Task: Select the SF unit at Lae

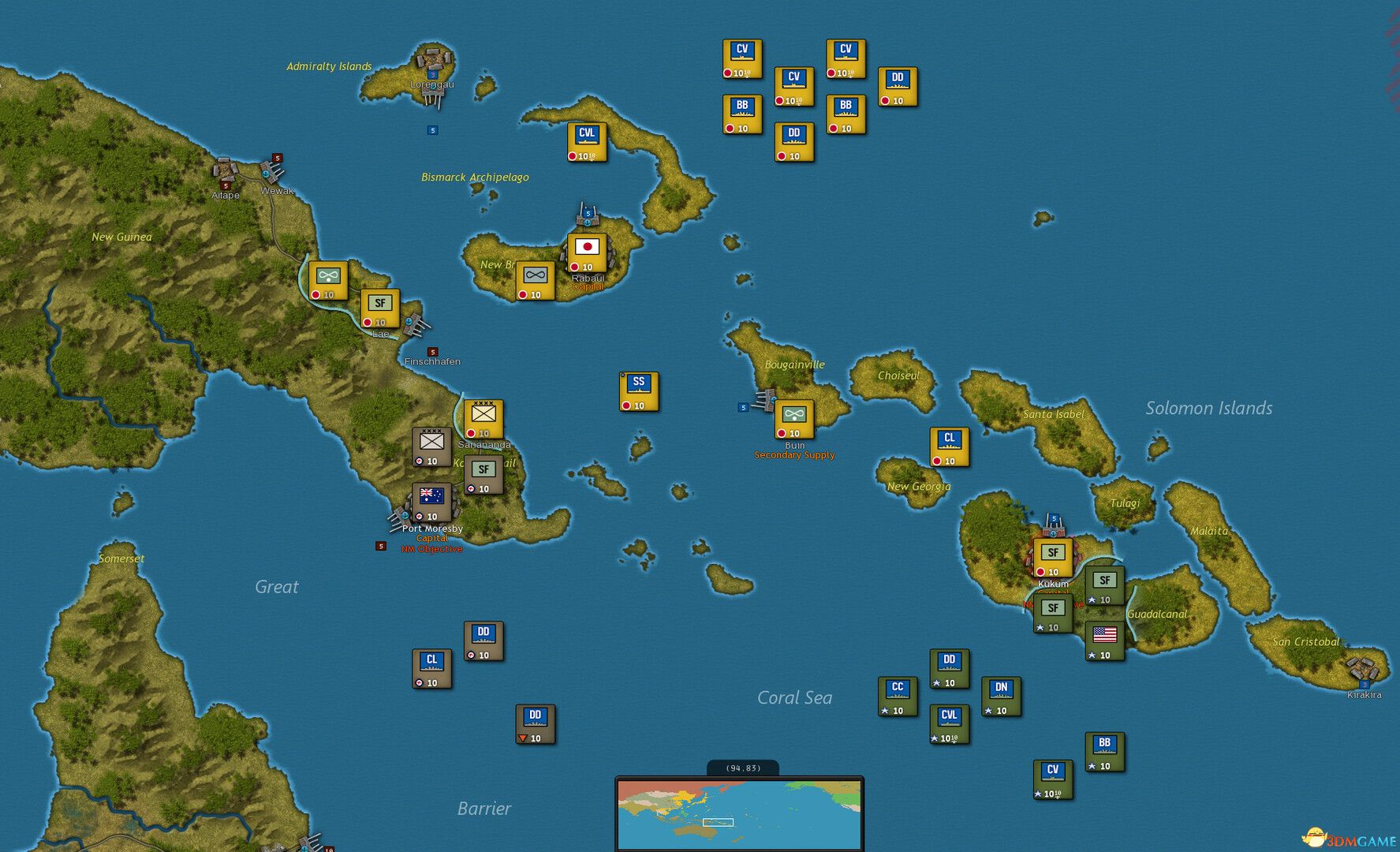Action: pyautogui.click(x=379, y=310)
